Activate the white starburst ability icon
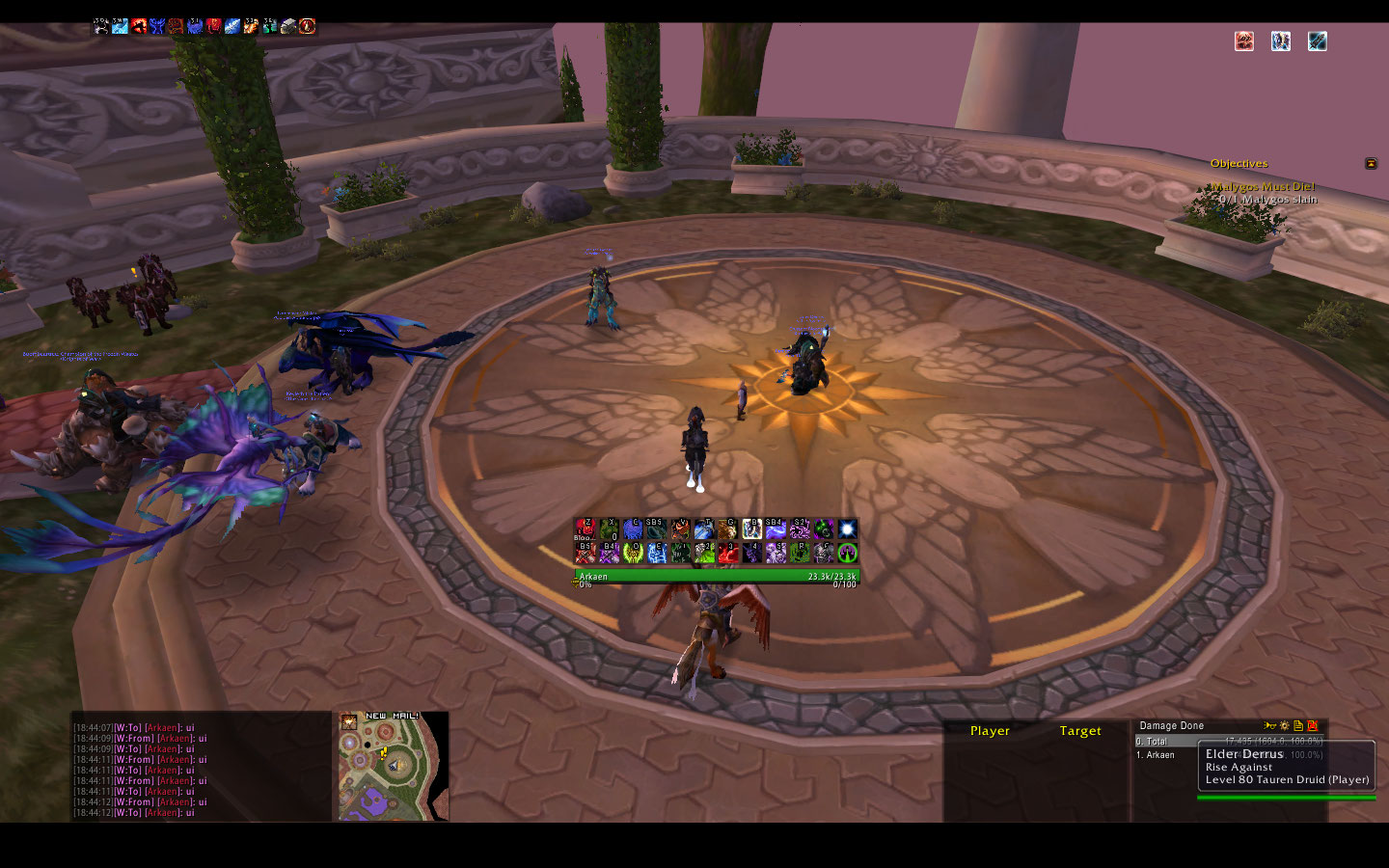This screenshot has width=1389, height=868. pyautogui.click(x=847, y=529)
